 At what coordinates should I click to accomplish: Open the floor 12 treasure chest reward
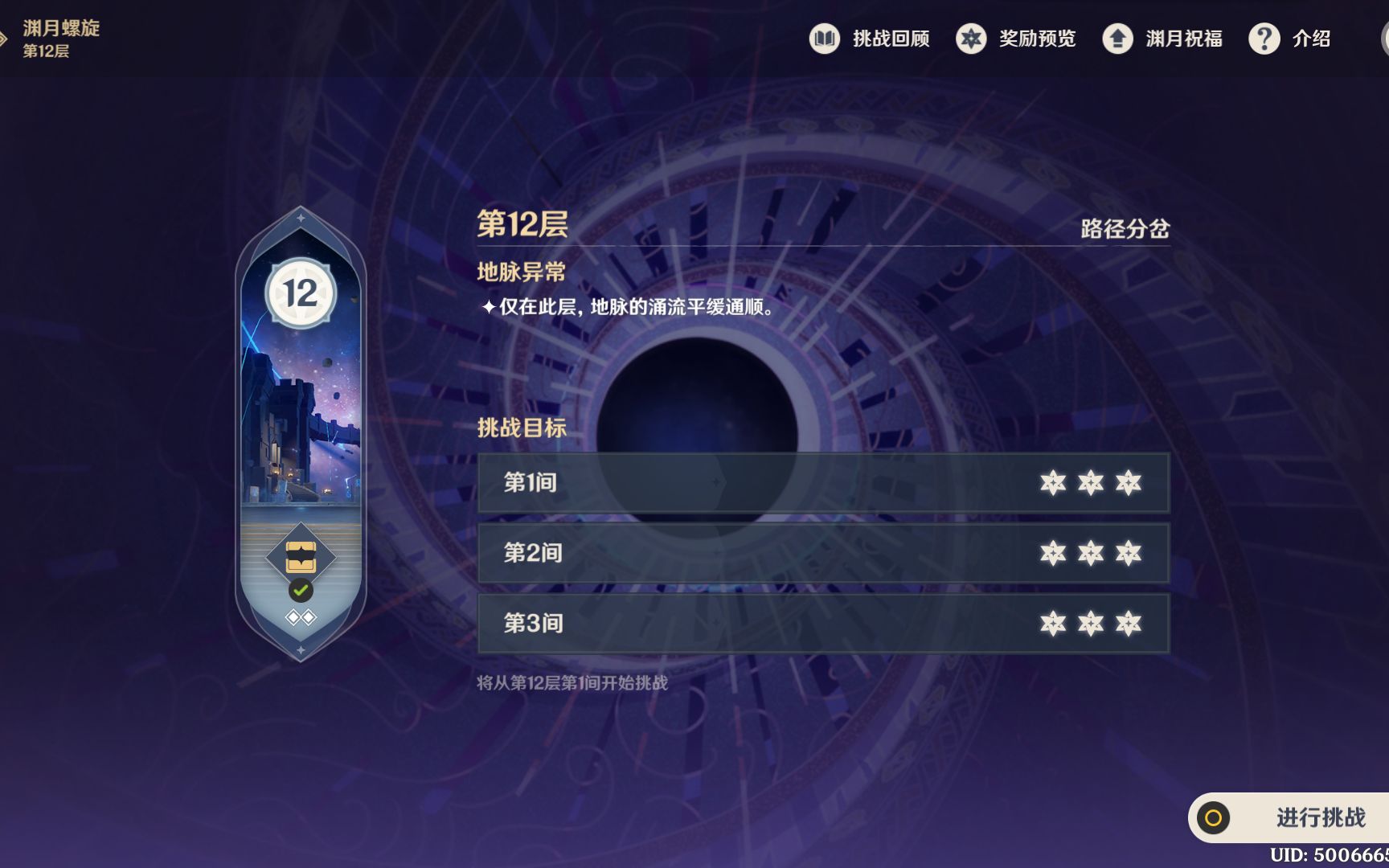(301, 556)
